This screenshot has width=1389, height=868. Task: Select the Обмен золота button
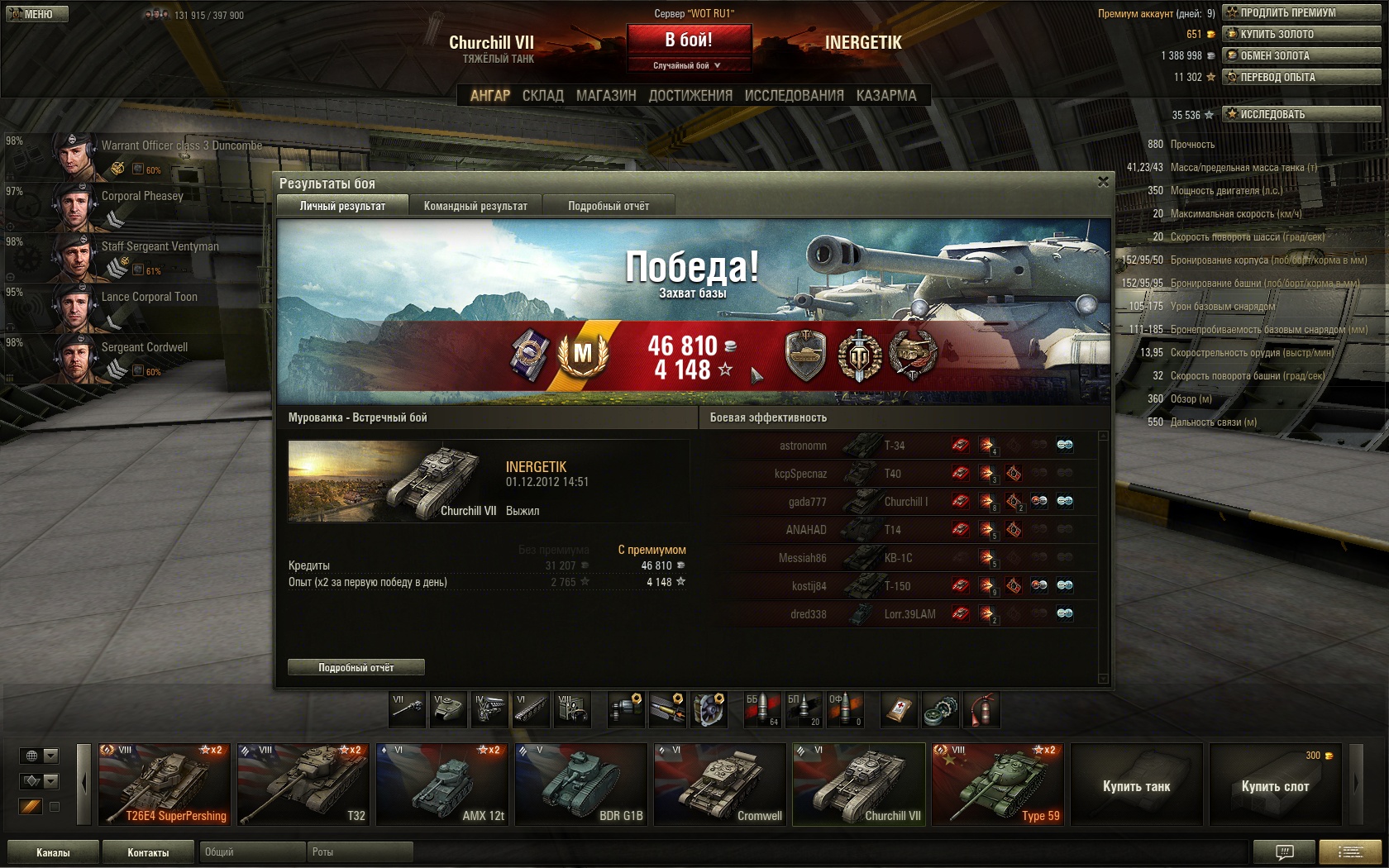[x=1301, y=55]
